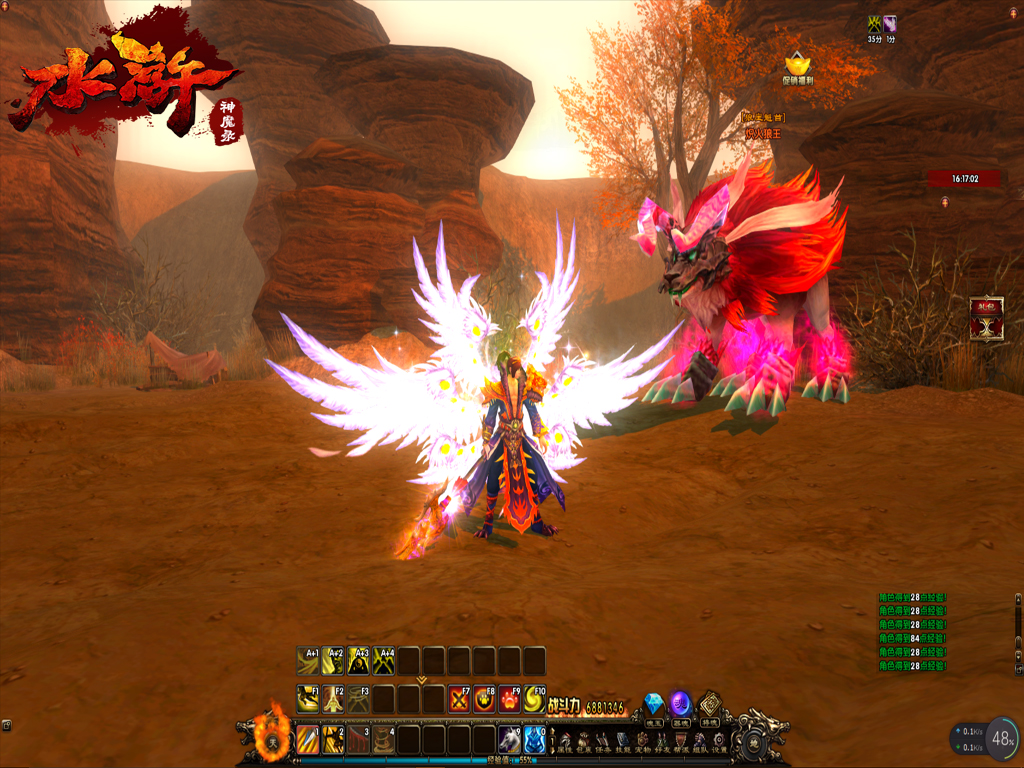
Task: Trigger the A+1 skill slot
Action: tap(308, 661)
